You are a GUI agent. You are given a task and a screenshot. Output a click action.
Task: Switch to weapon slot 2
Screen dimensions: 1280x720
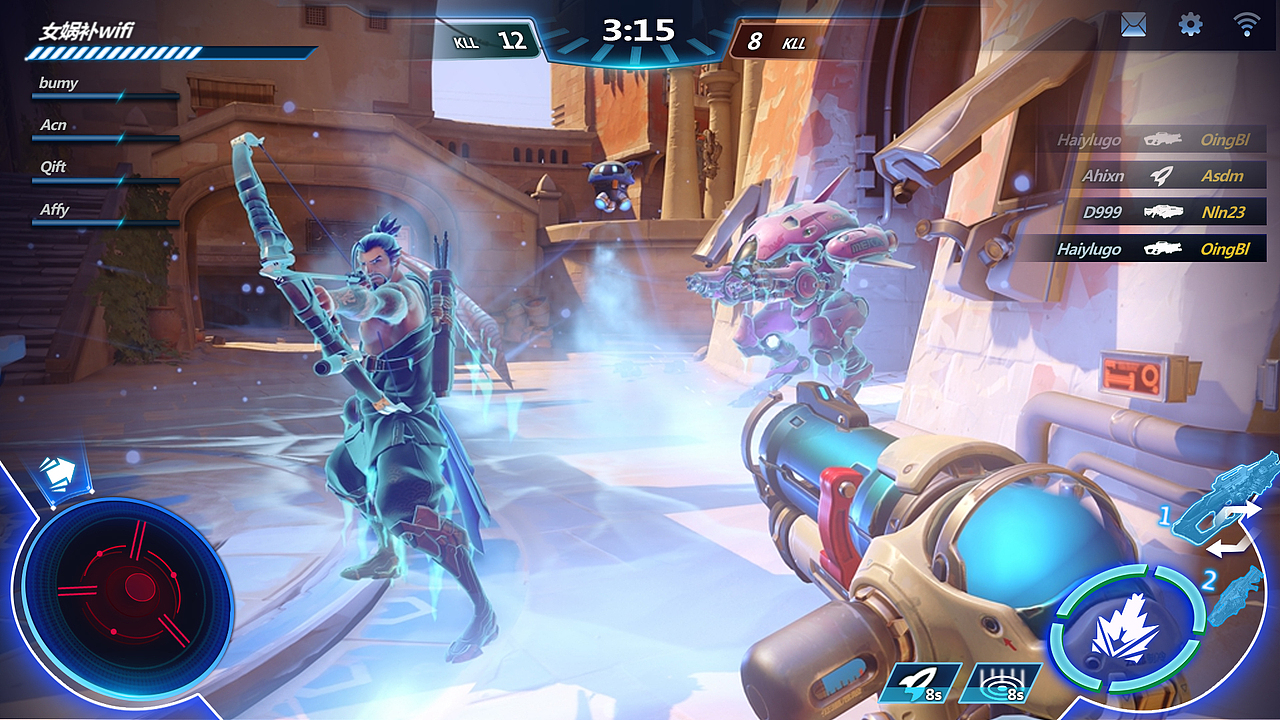tap(1232, 596)
